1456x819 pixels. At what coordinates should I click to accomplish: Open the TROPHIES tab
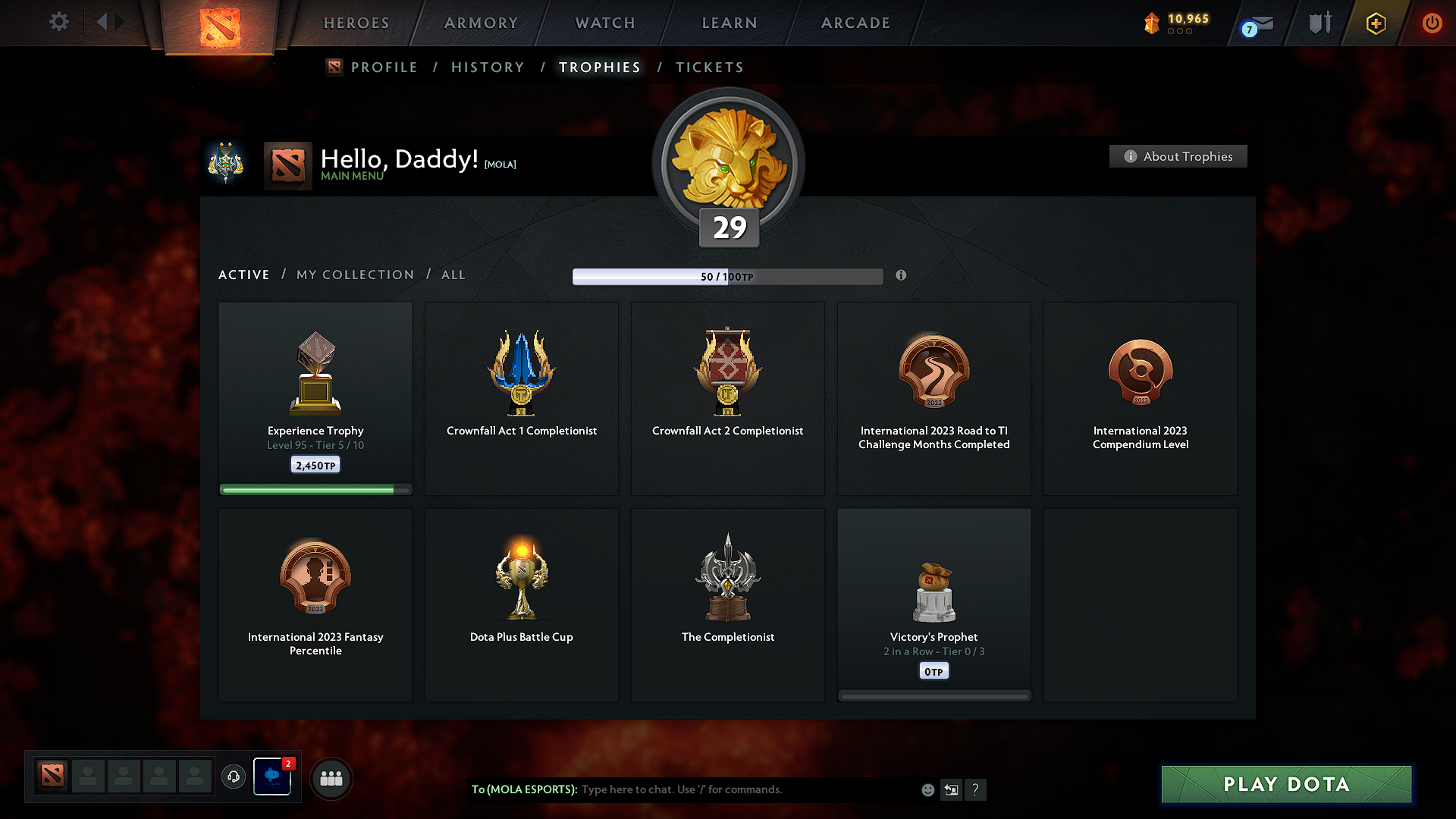coord(599,67)
